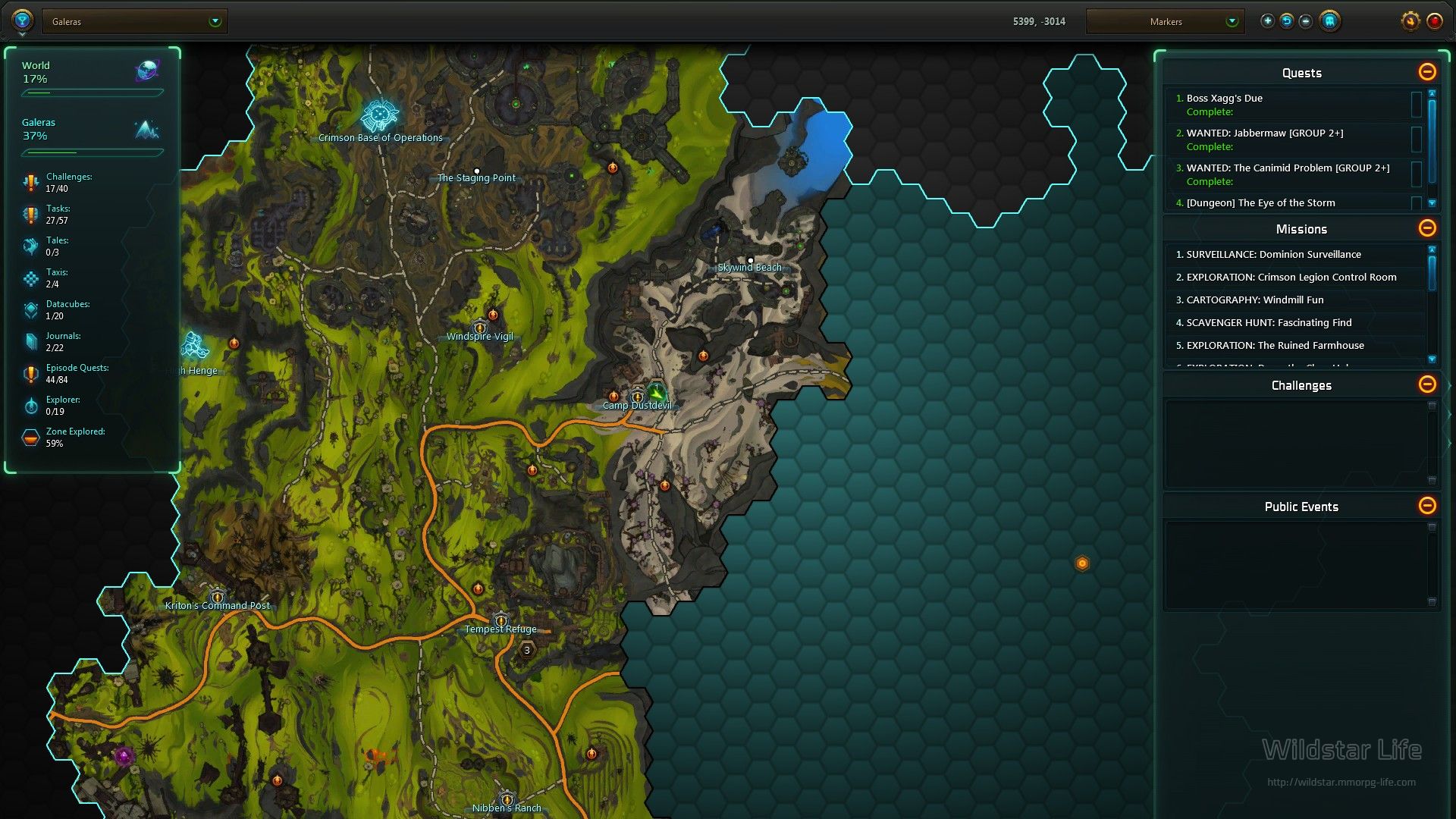Toggle the ghost icon button
This screenshot has width=1456, height=819.
[1329, 21]
